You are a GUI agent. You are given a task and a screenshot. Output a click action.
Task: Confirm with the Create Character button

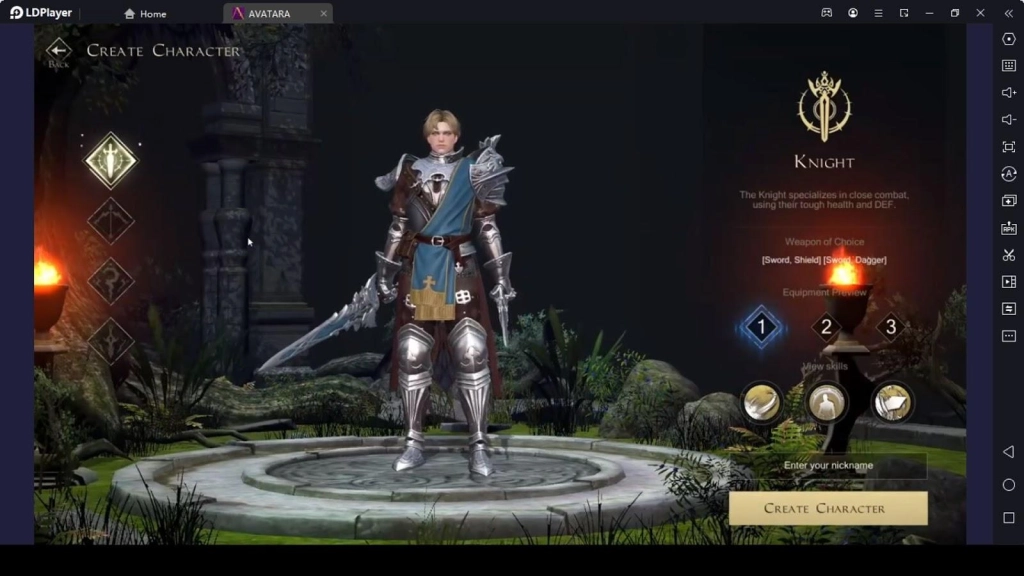(828, 508)
